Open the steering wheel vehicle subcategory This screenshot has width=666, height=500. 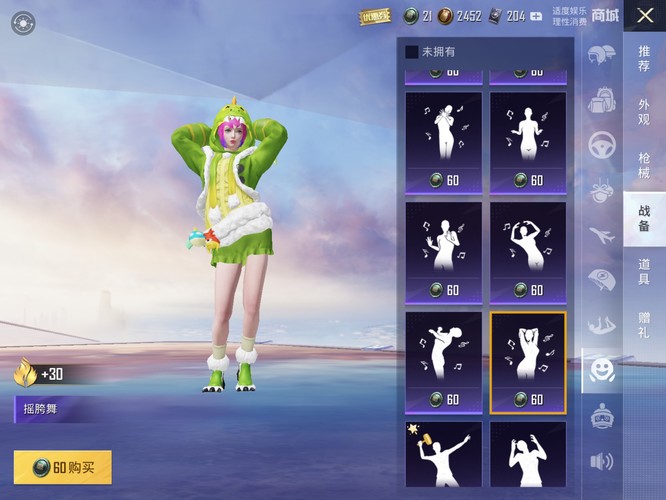[602, 144]
